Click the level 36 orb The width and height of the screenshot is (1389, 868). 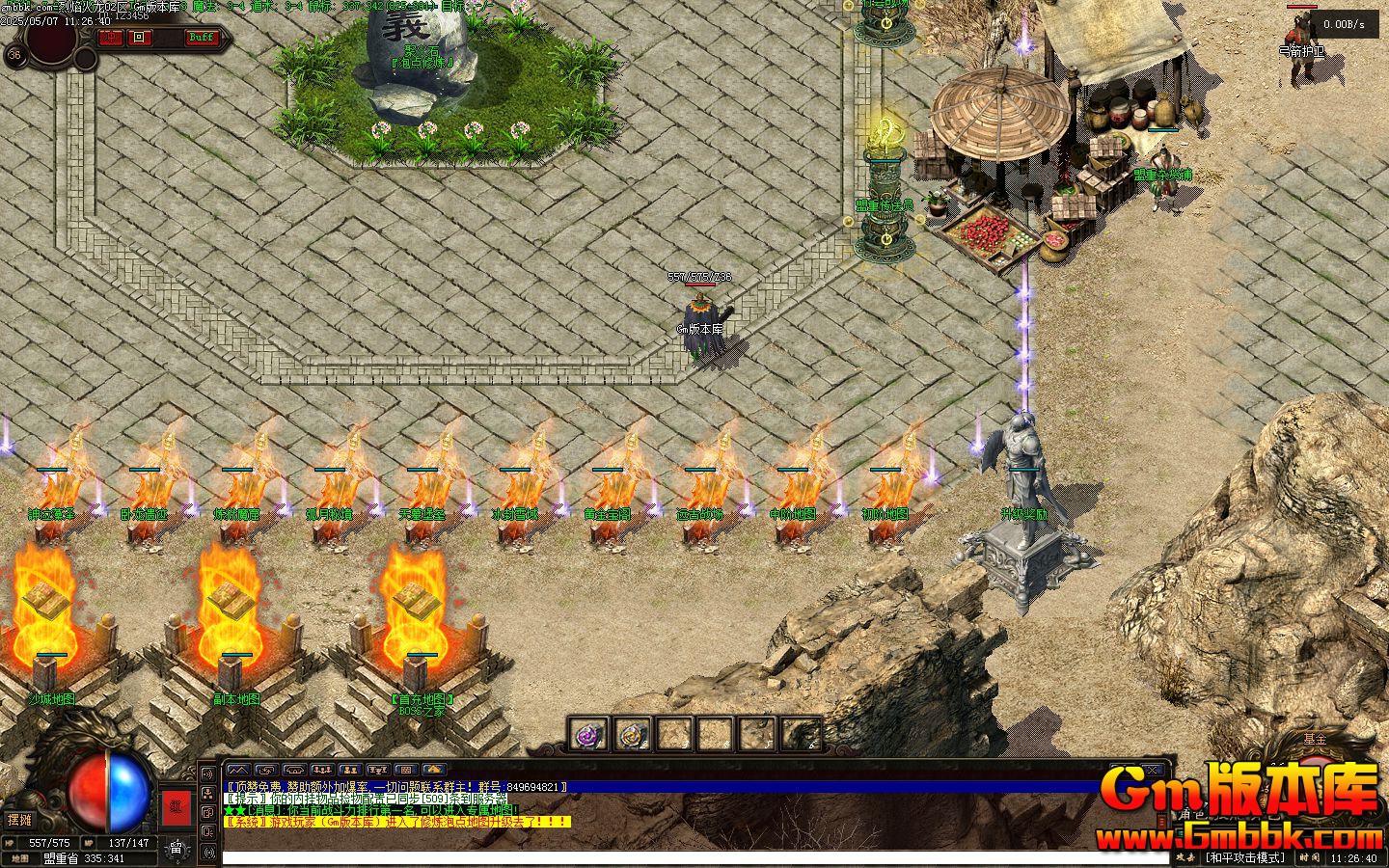(x=14, y=55)
